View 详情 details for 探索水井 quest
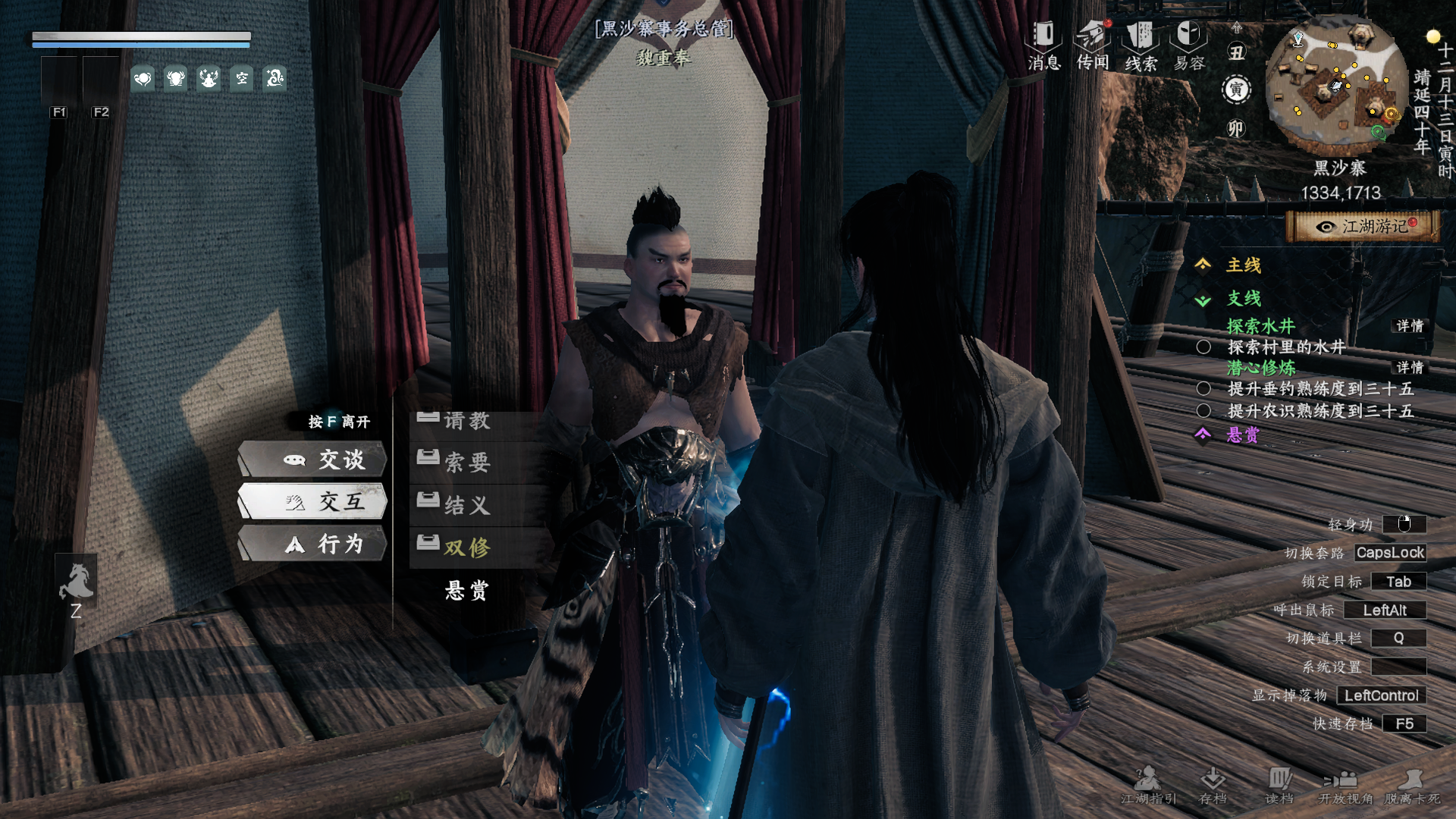1456x819 pixels. [1410, 326]
